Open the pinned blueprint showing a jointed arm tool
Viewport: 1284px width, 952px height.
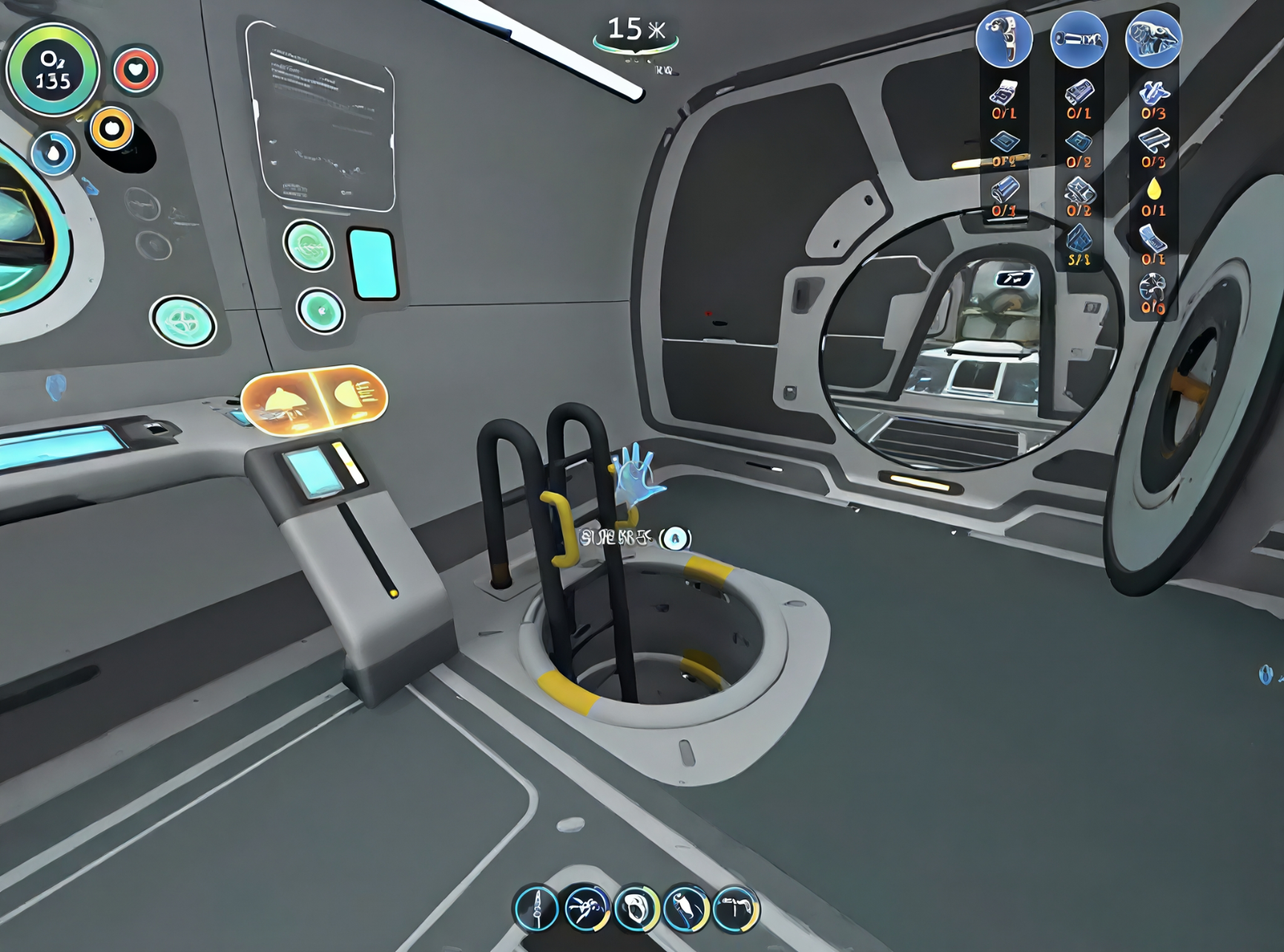1004,39
